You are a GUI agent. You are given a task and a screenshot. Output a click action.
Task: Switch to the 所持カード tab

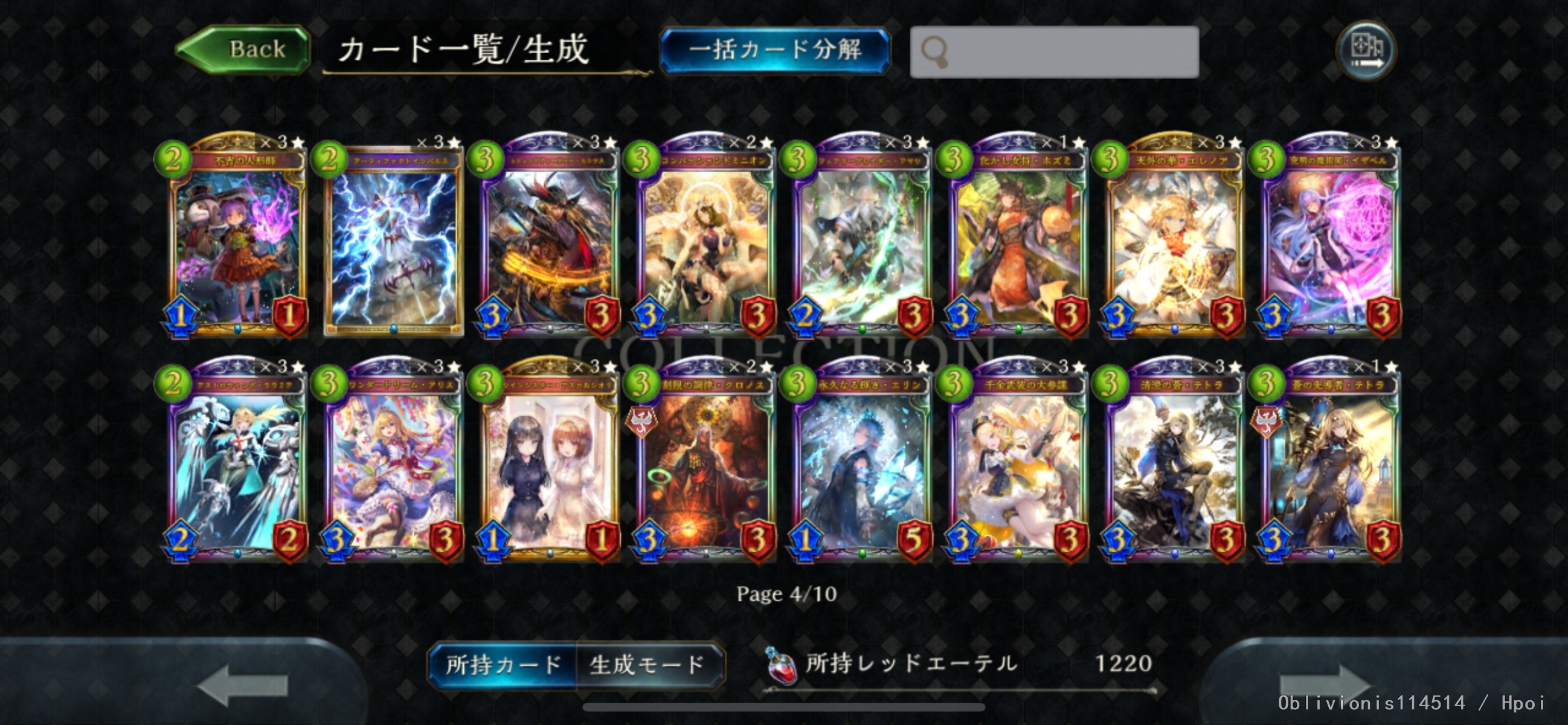[503, 665]
